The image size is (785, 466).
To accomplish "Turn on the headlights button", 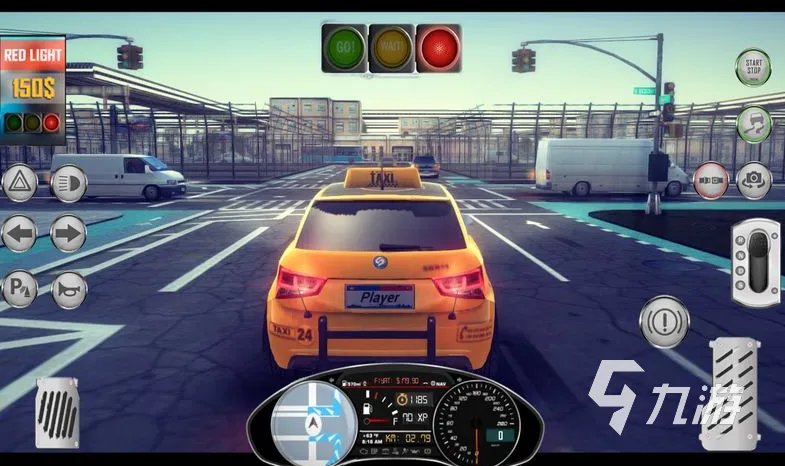I will tap(69, 183).
